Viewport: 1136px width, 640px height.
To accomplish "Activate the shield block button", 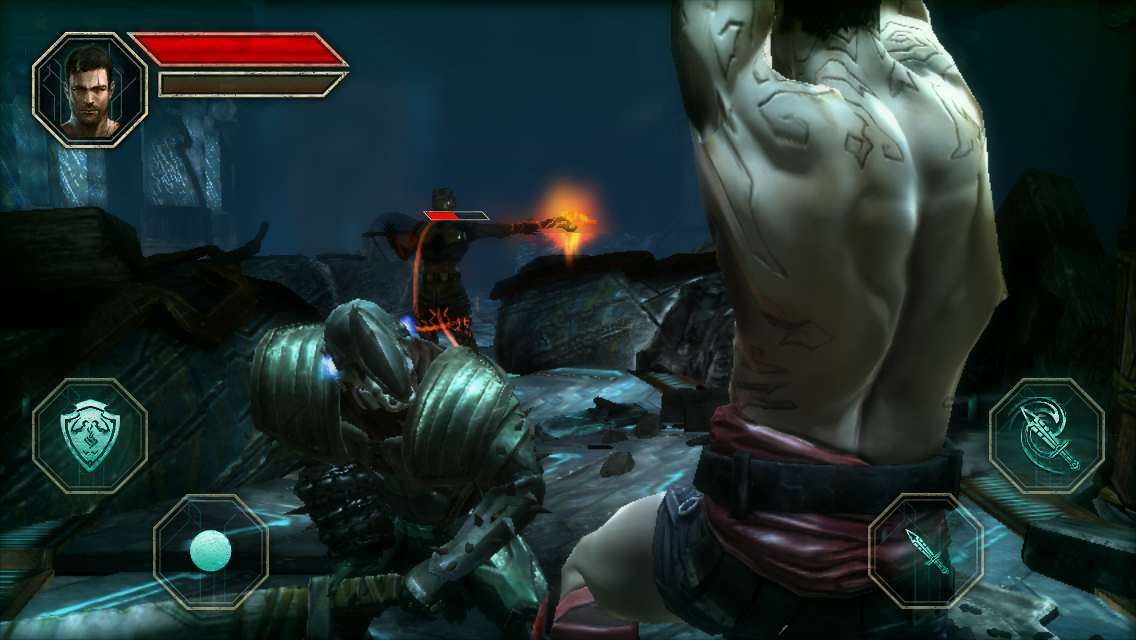I will tap(90, 435).
